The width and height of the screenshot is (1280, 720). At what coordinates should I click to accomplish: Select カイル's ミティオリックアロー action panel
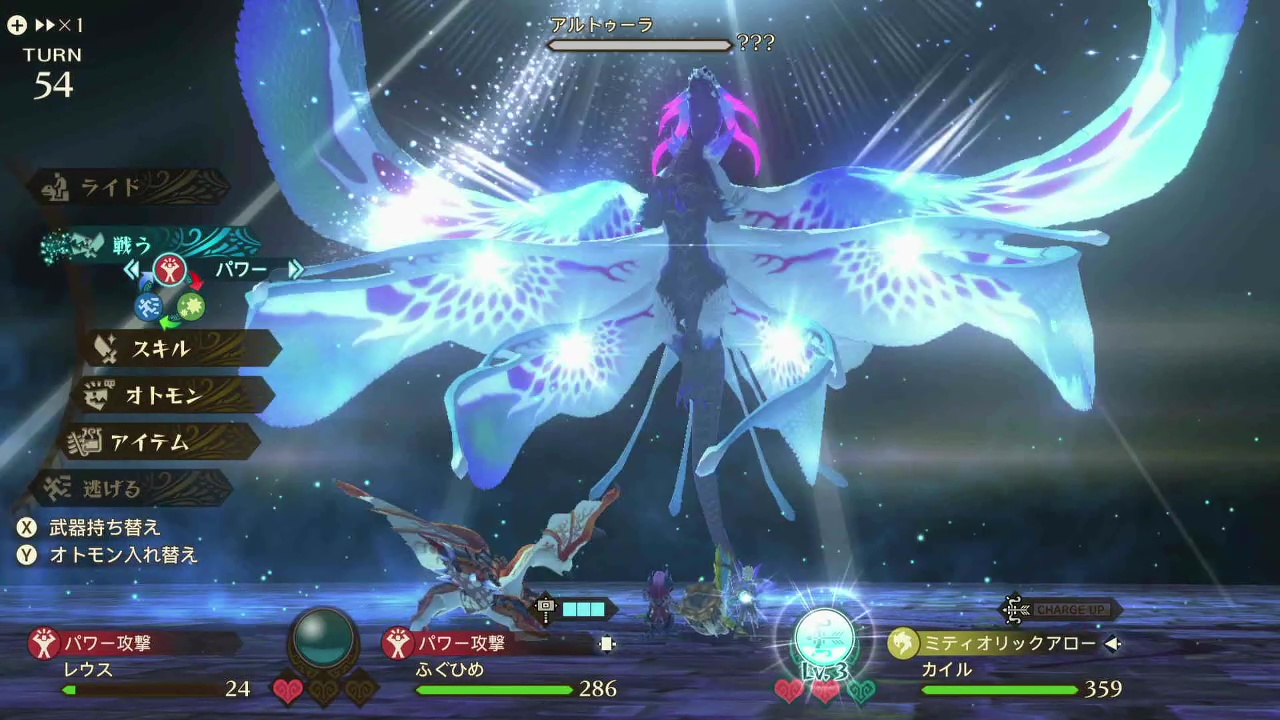tap(1000, 644)
